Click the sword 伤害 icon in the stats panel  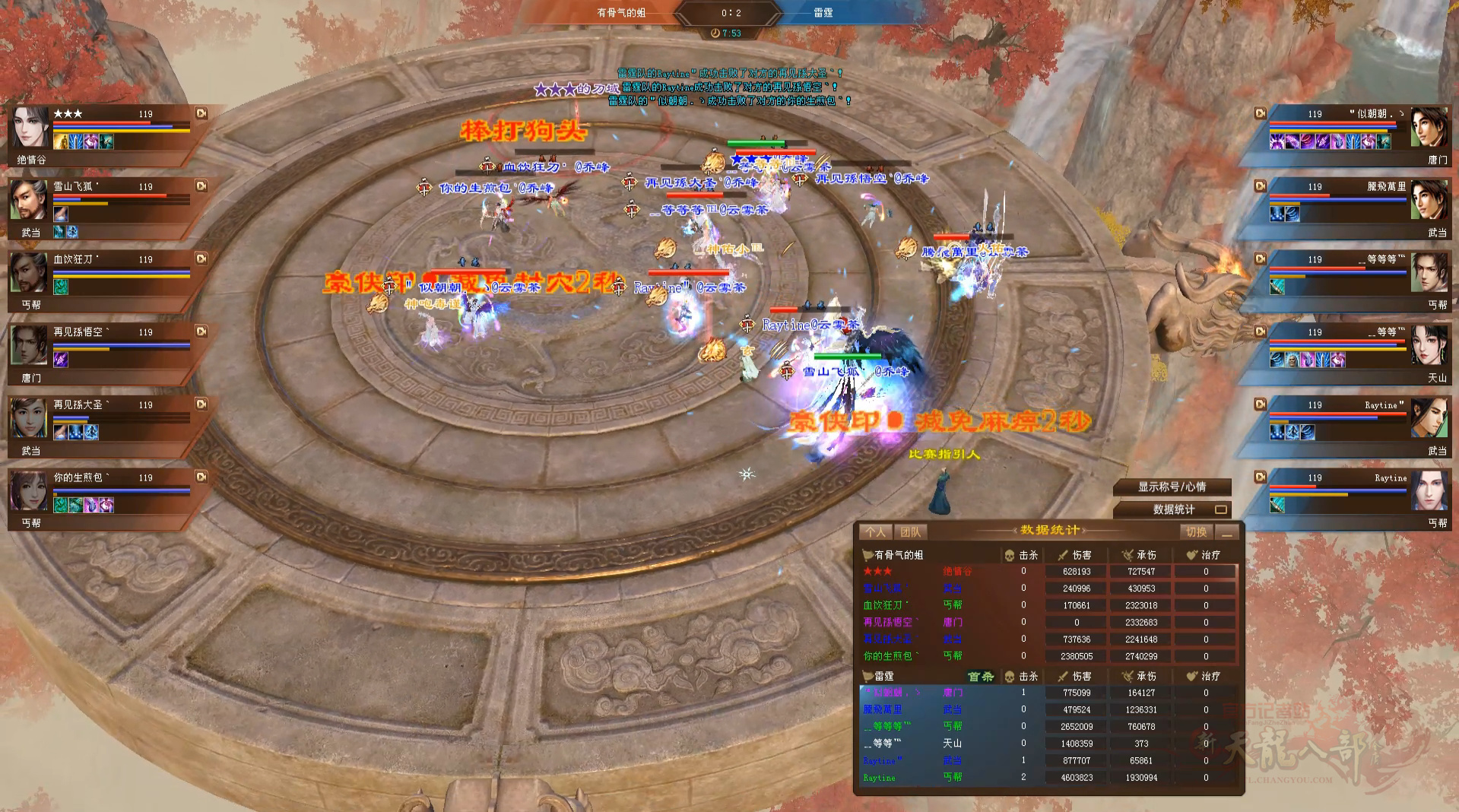point(1064,554)
